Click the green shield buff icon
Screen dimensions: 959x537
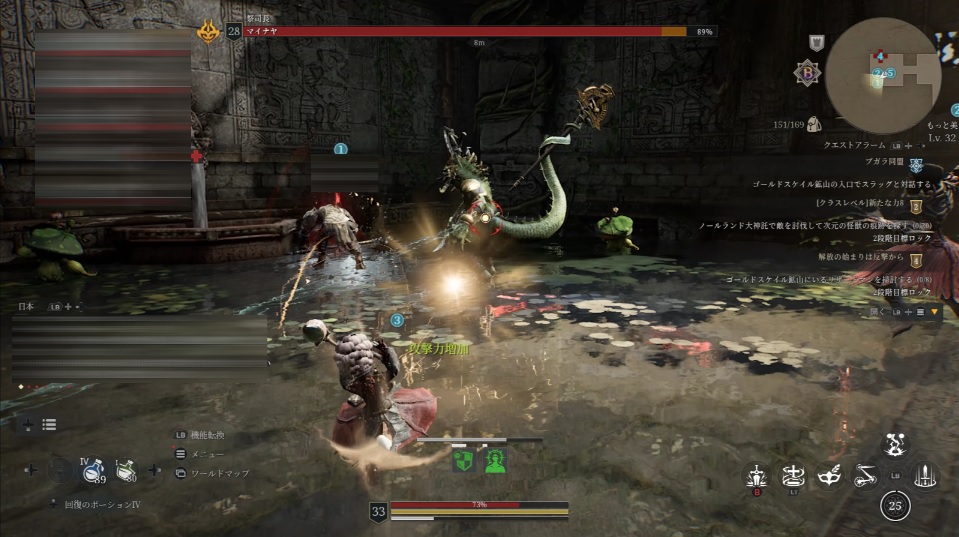pyautogui.click(x=462, y=460)
